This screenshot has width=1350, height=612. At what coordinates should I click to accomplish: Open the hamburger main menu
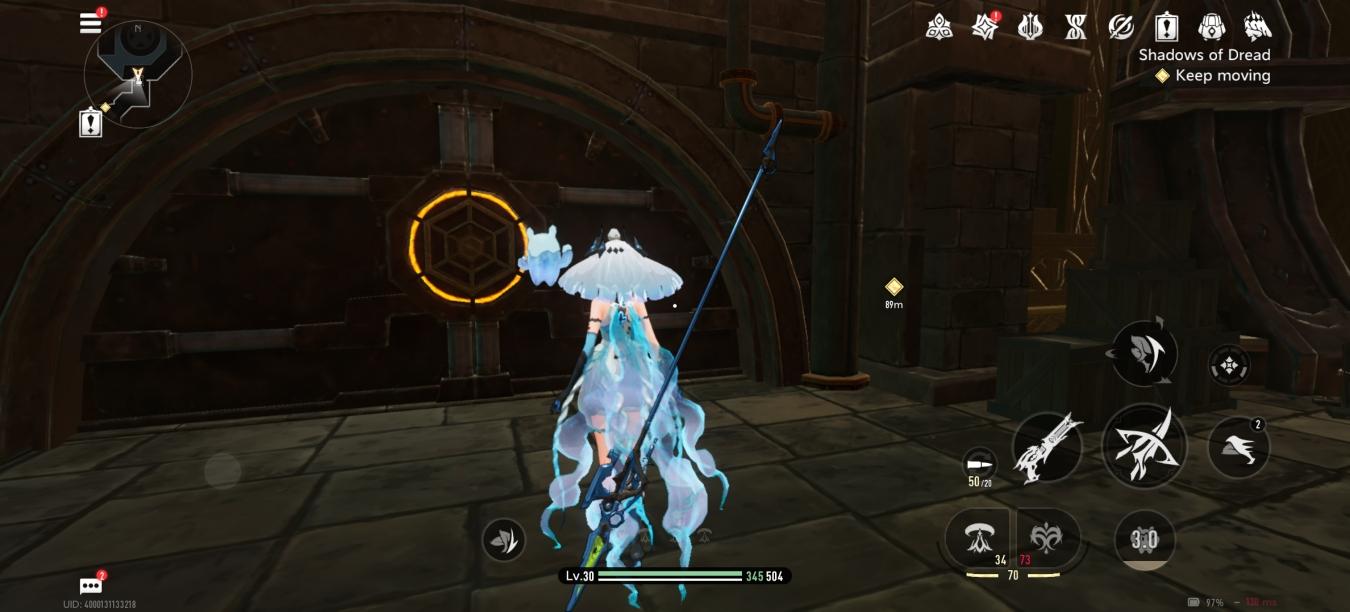point(91,24)
